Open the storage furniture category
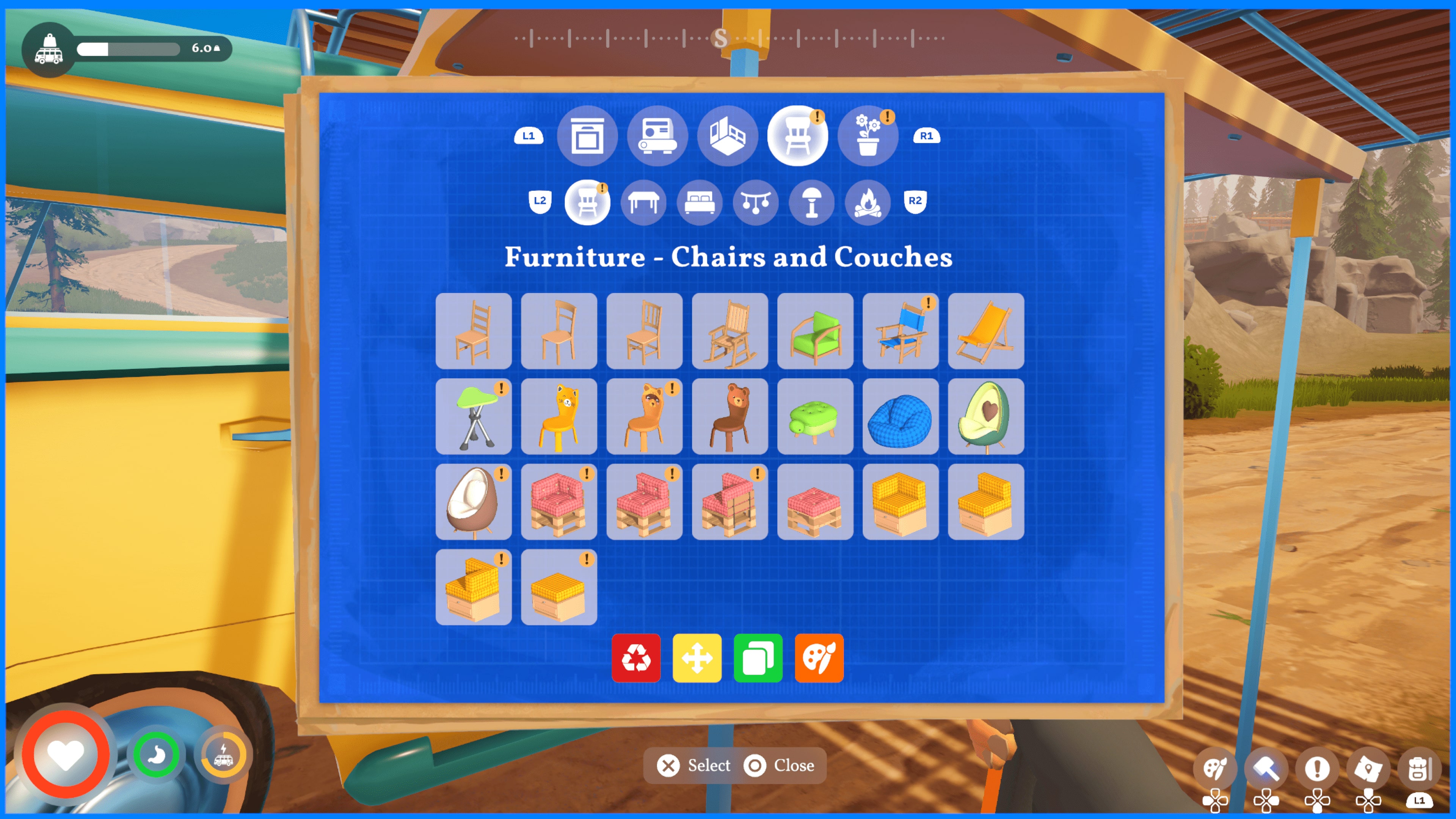1456x819 pixels. (588, 136)
